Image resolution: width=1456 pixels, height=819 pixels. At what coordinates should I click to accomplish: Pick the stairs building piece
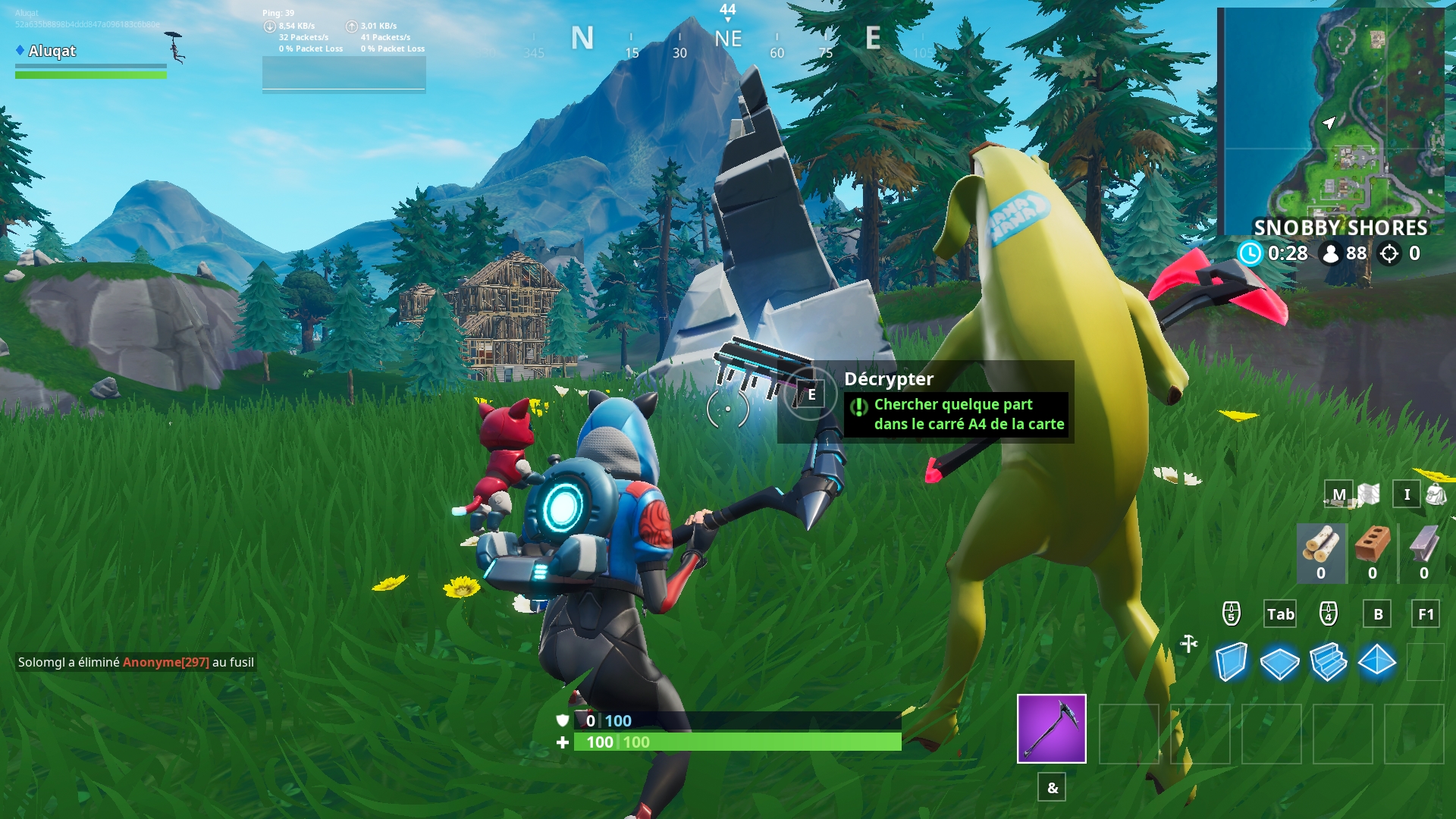point(1328,662)
